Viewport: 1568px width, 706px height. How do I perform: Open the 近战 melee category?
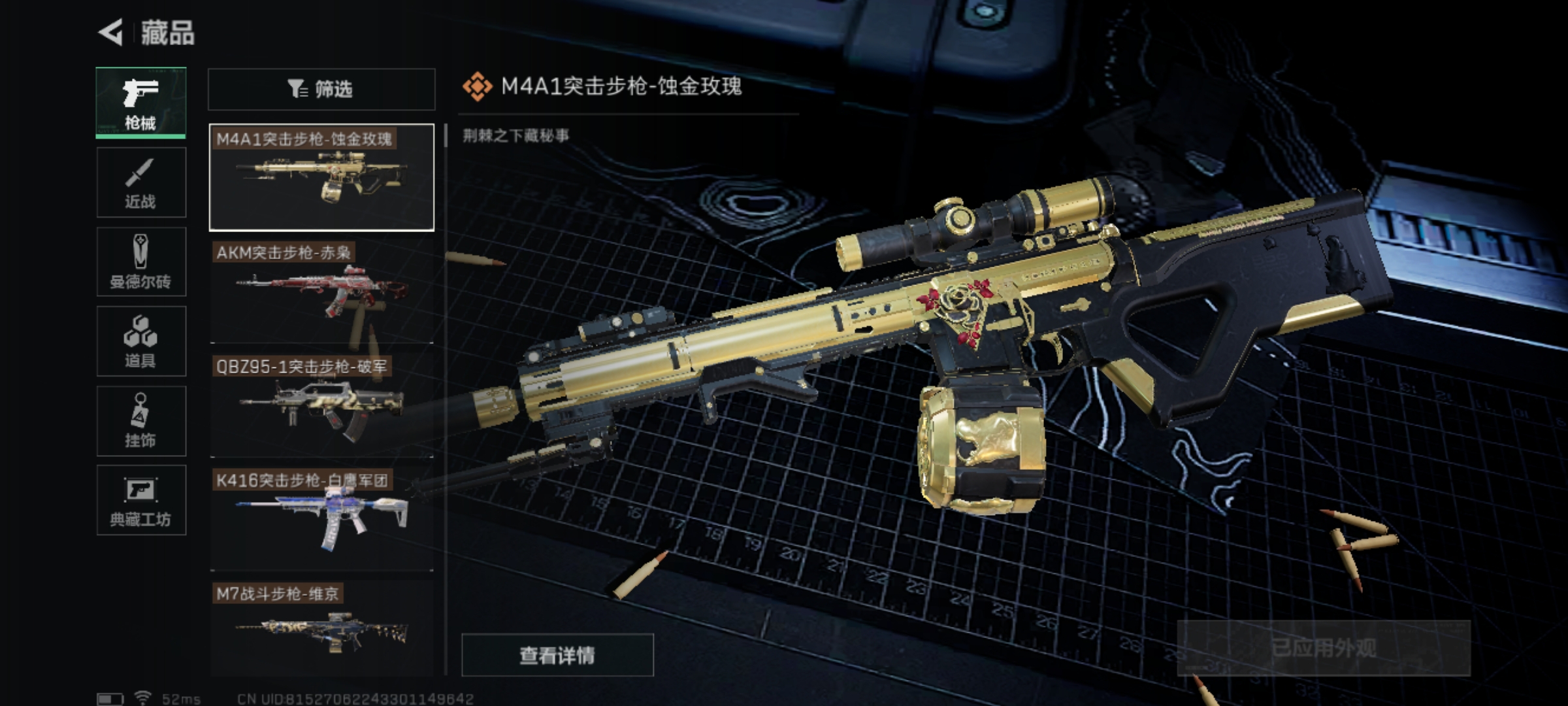pyautogui.click(x=141, y=182)
